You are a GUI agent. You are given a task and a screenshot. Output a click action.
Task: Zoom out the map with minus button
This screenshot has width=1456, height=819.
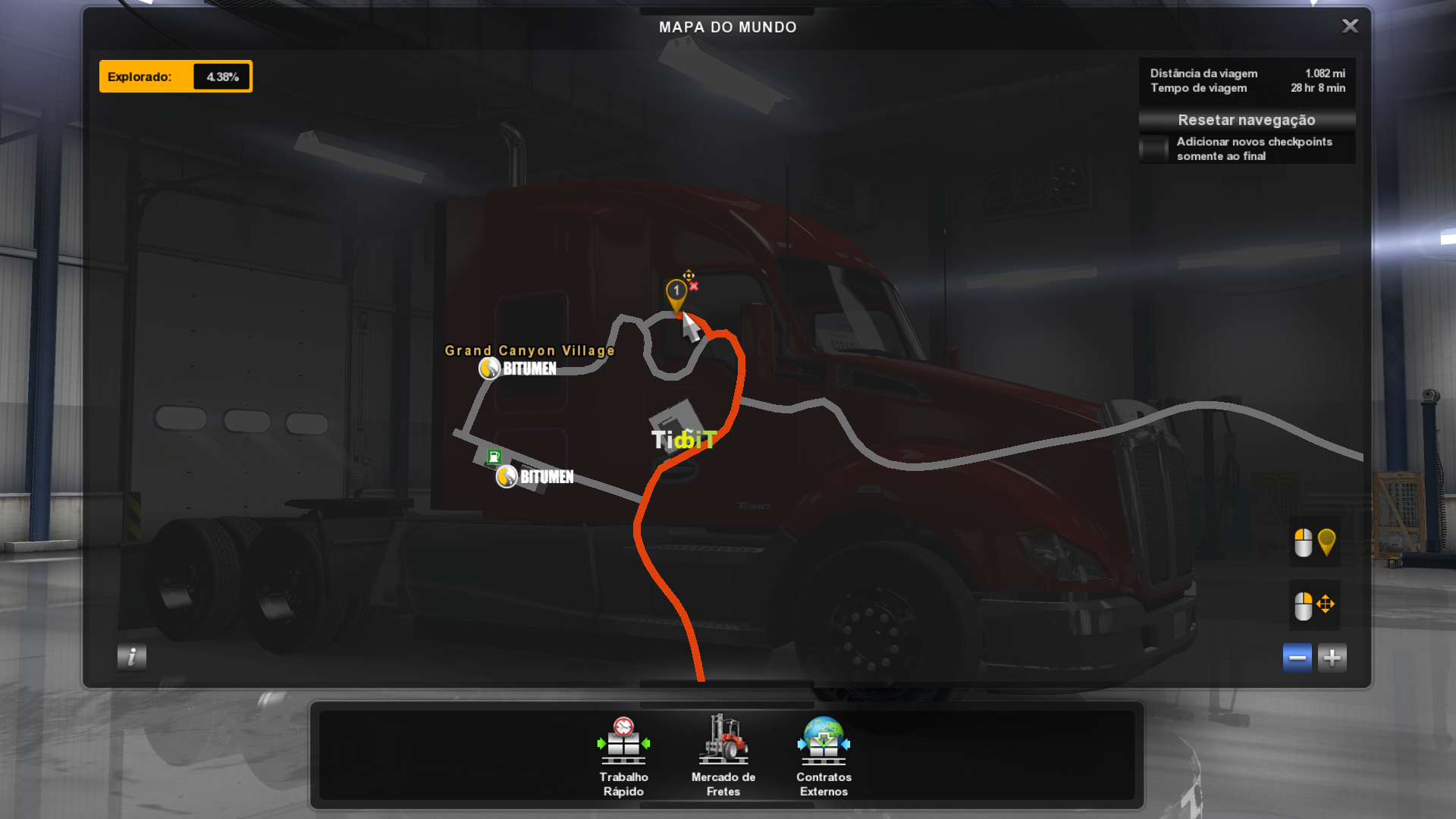[1297, 657]
